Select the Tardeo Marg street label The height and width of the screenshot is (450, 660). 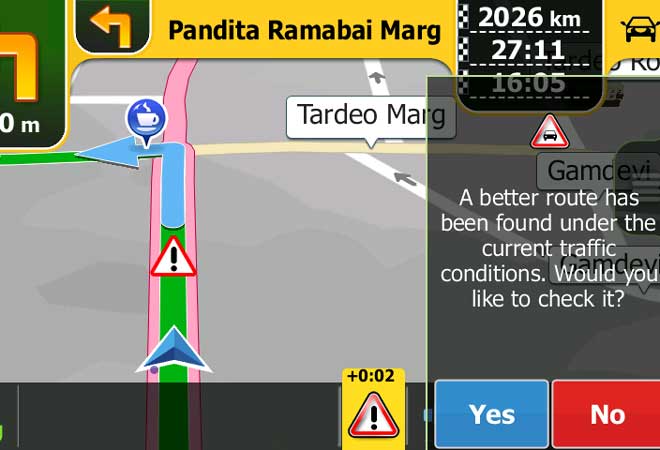[x=371, y=116]
